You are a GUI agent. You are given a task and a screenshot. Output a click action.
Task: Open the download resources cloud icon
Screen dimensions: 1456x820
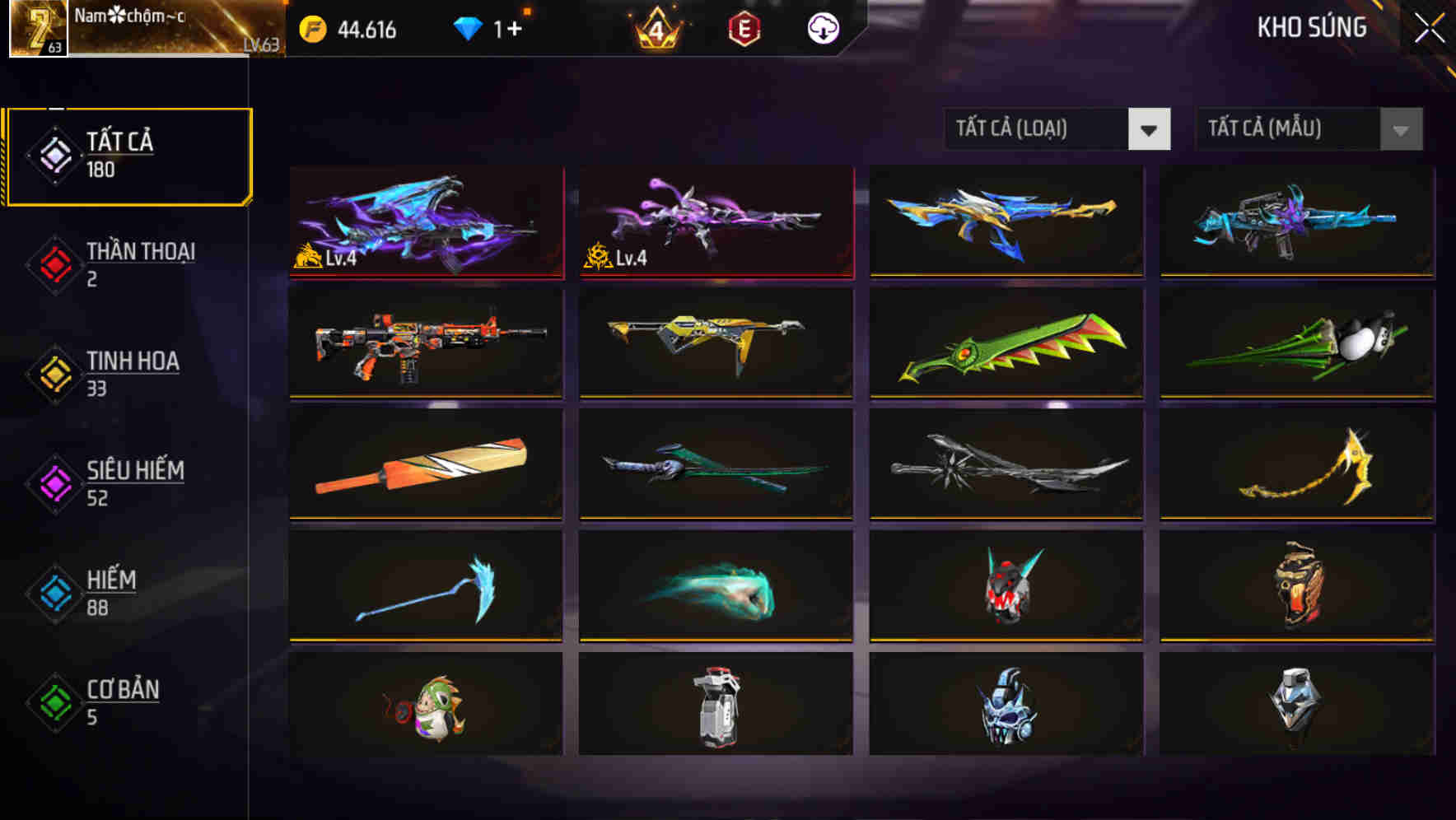click(x=824, y=27)
